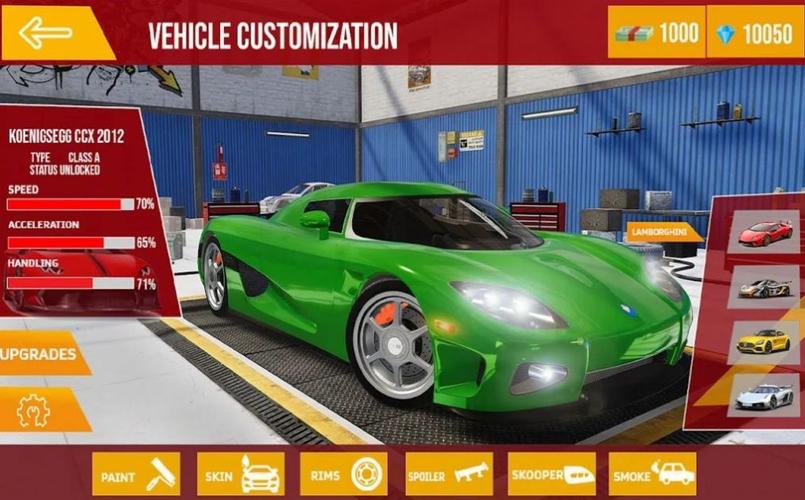
Task: Open the Paint customization option
Action: point(136,473)
